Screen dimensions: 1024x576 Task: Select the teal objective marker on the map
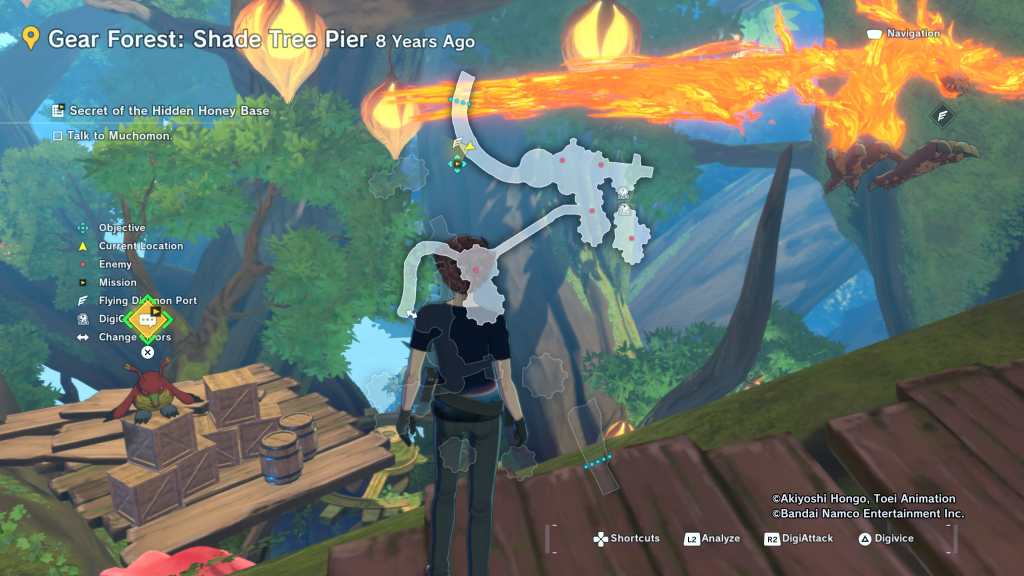point(457,165)
